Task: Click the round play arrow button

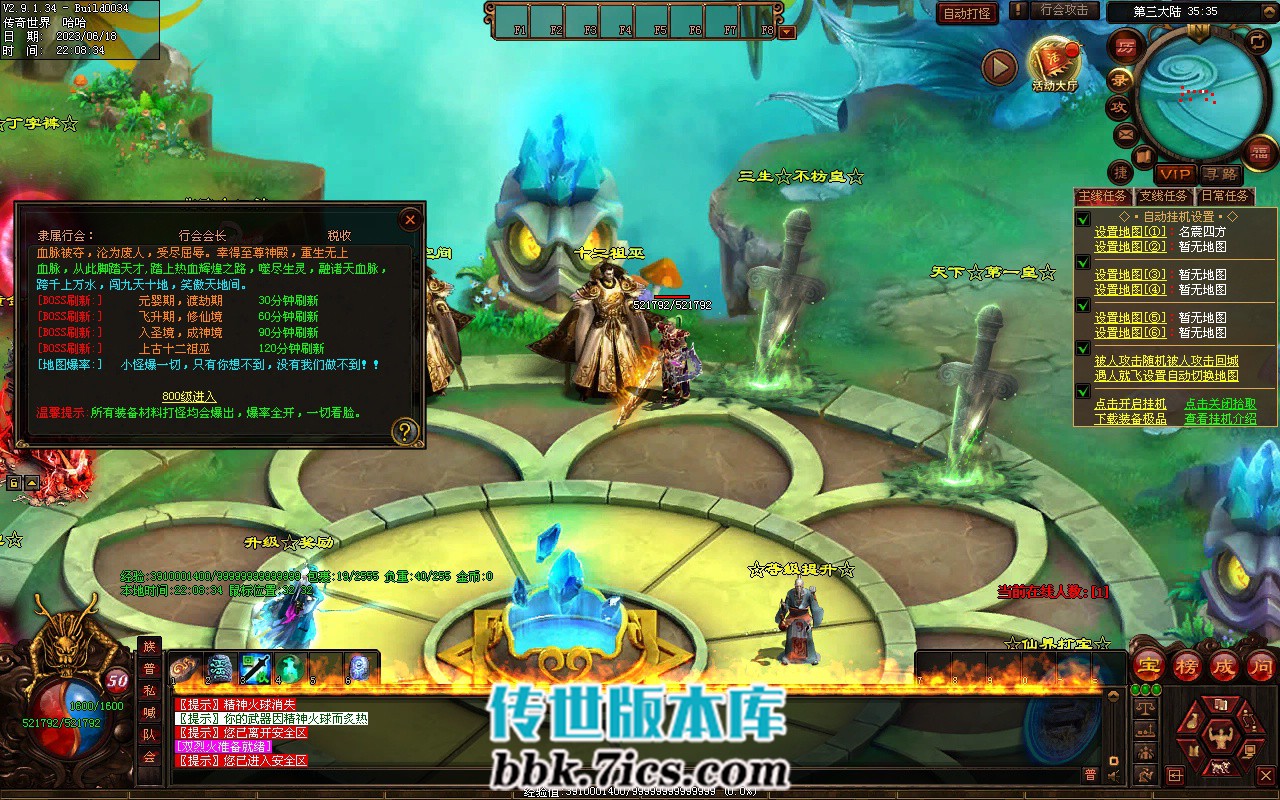Action: click(999, 67)
